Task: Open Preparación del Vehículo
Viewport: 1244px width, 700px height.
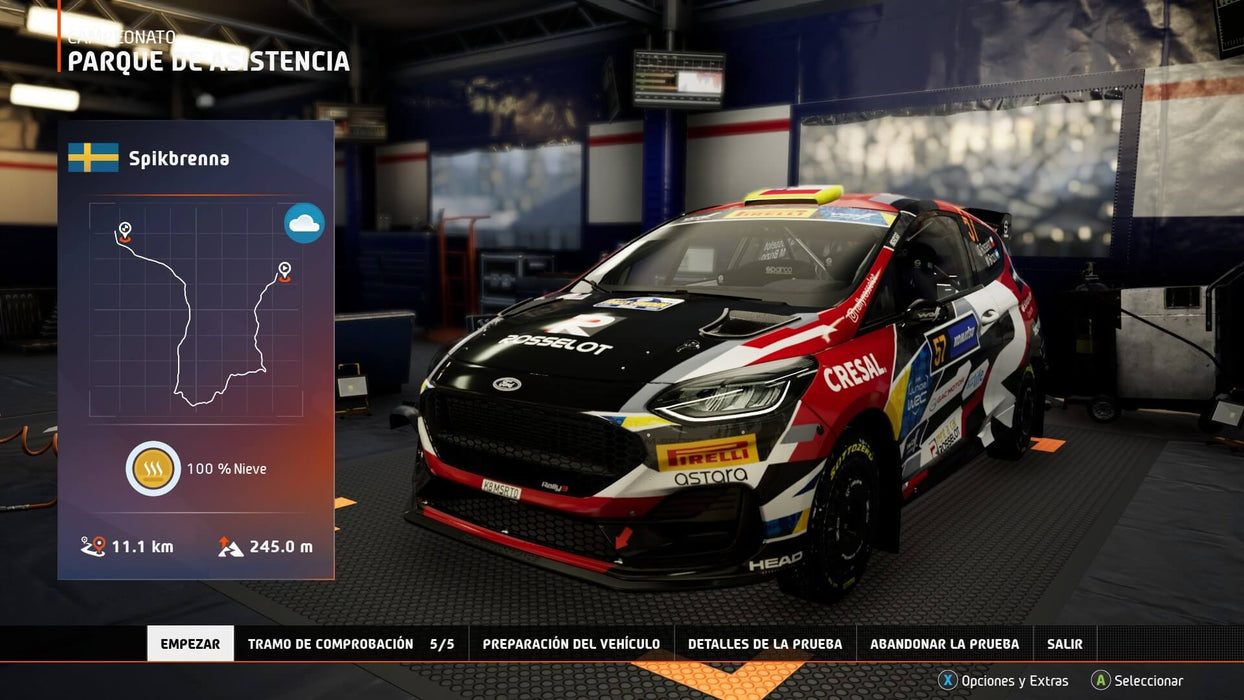Action: click(571, 644)
